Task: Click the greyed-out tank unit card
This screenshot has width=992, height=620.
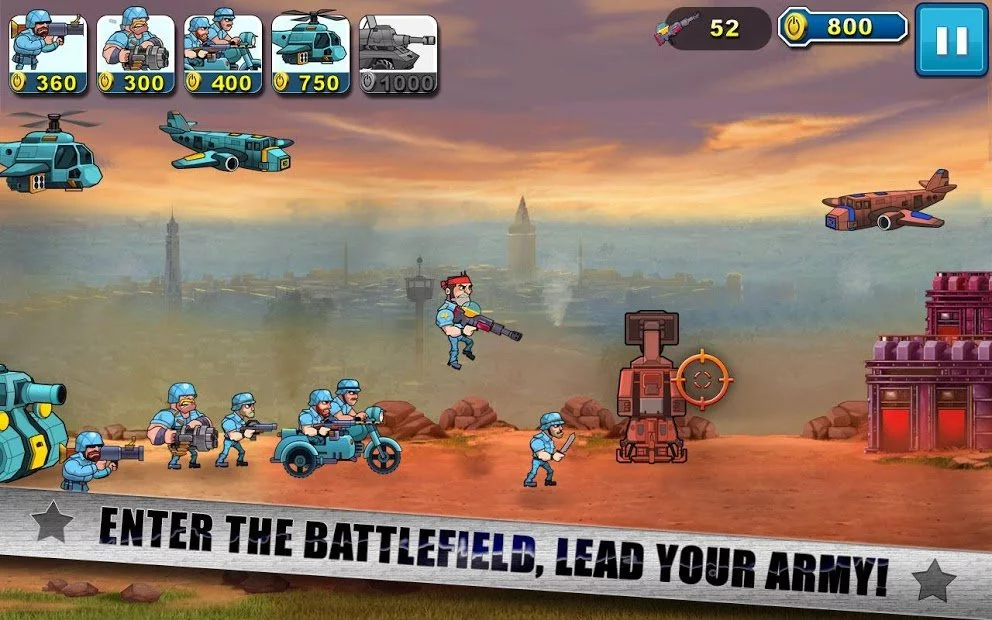Action: click(x=398, y=55)
